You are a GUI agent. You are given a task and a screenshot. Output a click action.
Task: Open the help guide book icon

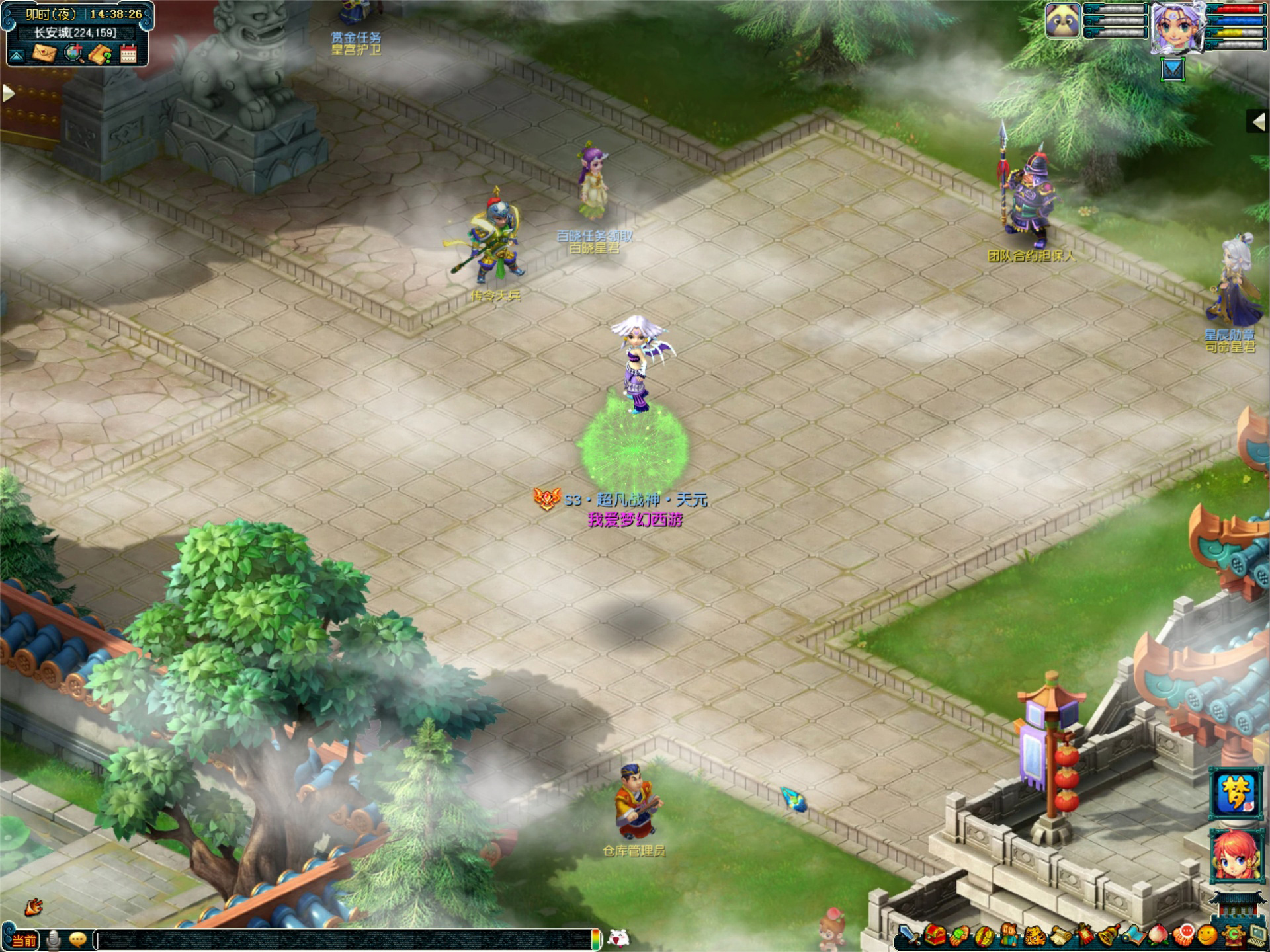[101, 54]
